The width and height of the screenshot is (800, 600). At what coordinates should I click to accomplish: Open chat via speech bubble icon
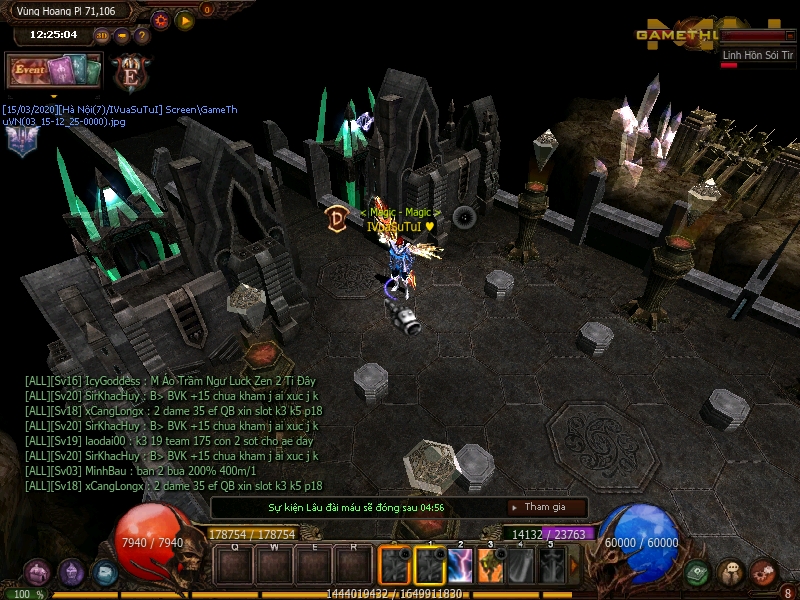point(731,573)
